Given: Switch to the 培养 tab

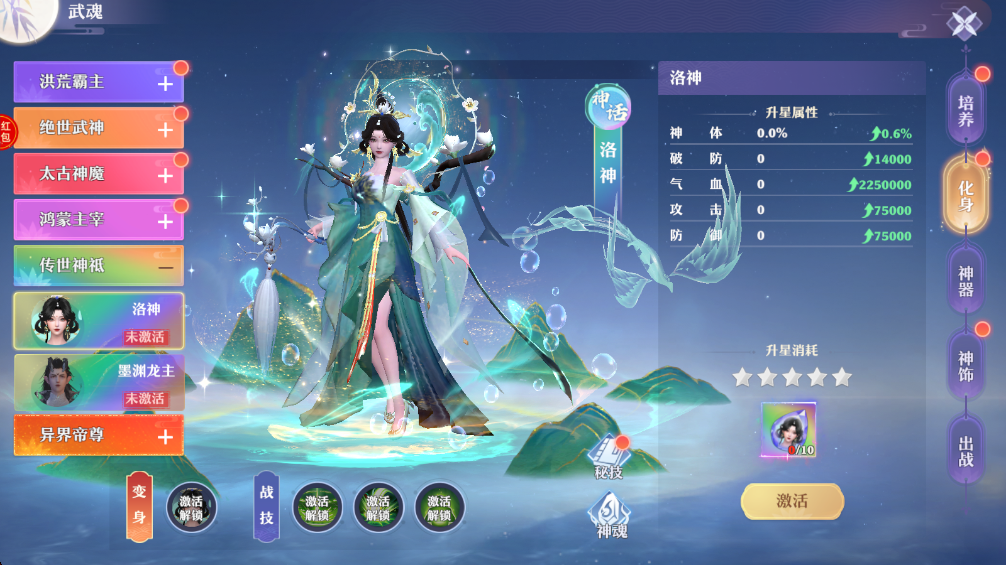Looking at the screenshot, I should coord(965,111).
